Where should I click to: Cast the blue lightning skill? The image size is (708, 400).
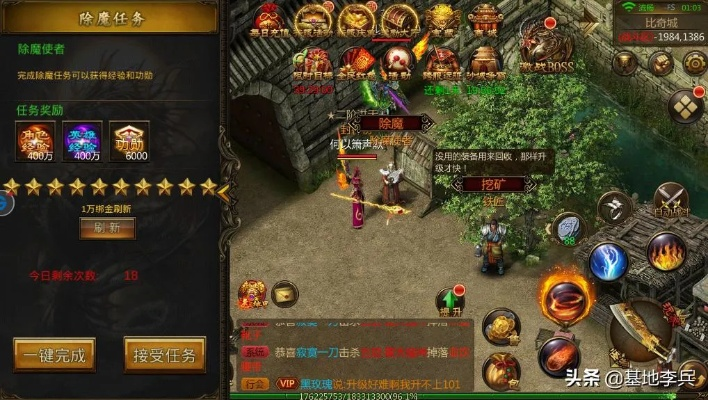point(607,261)
